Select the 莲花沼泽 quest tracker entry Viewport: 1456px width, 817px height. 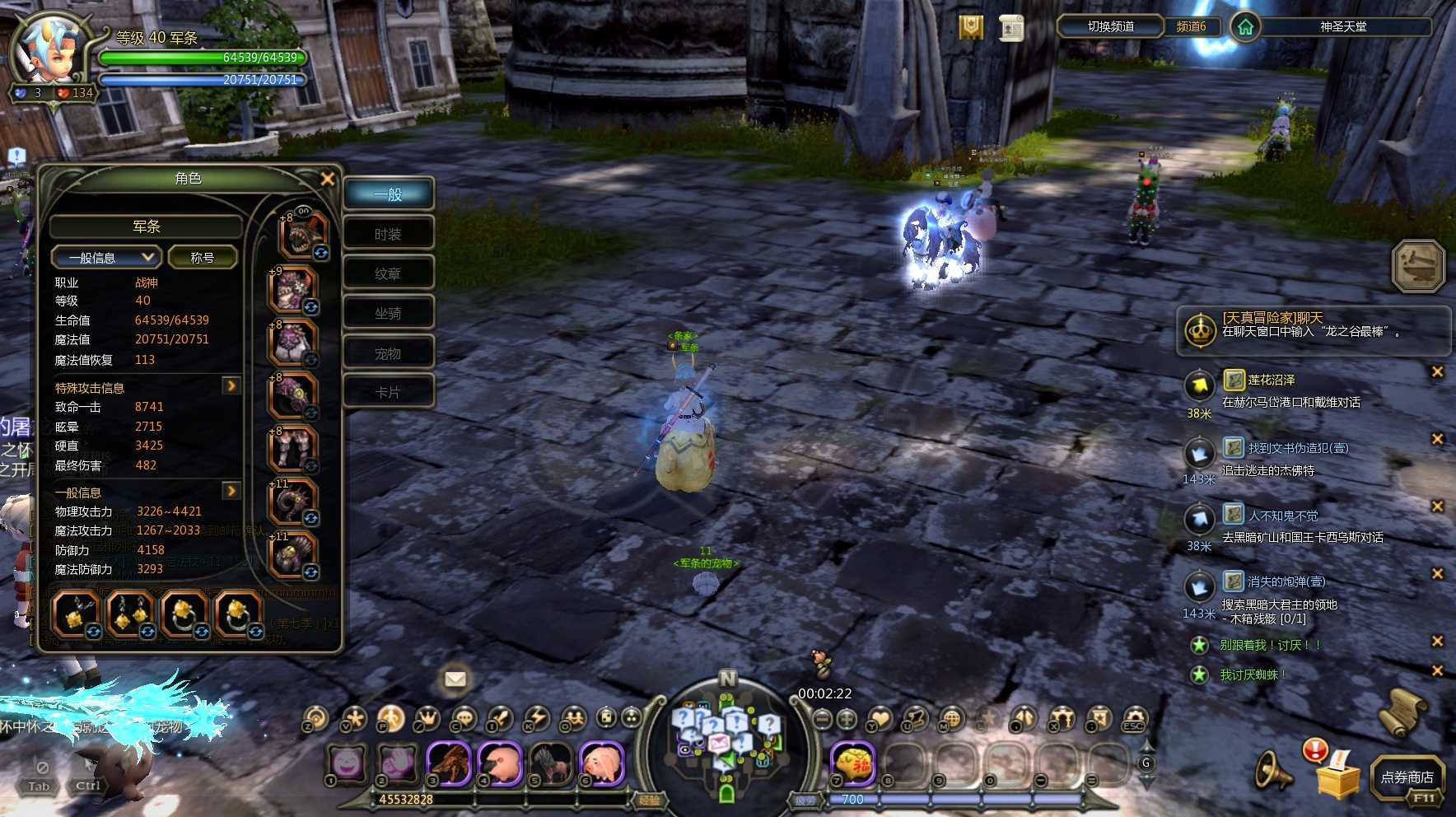click(x=1271, y=380)
